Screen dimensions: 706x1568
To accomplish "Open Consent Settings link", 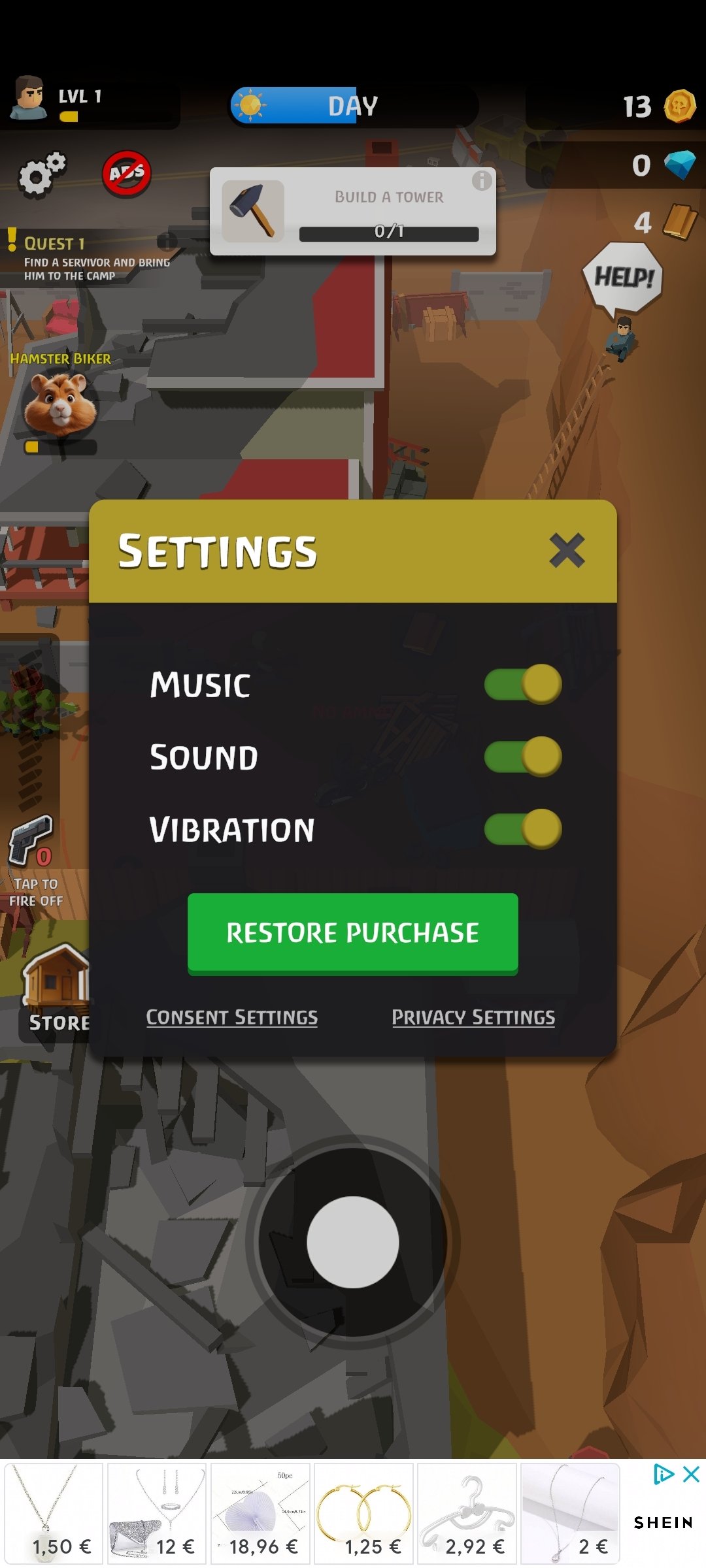I will click(x=232, y=1017).
